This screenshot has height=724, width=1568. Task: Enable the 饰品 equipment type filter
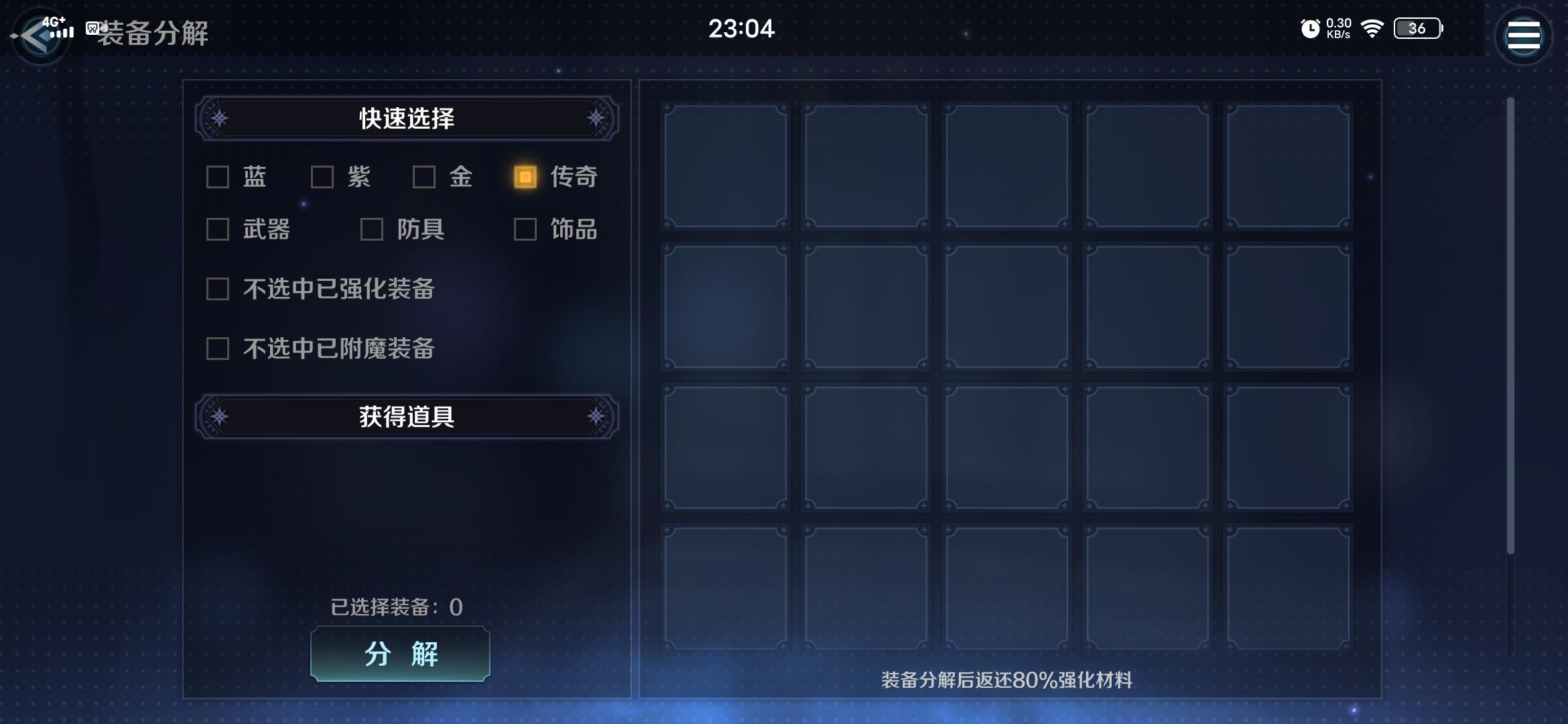(523, 230)
